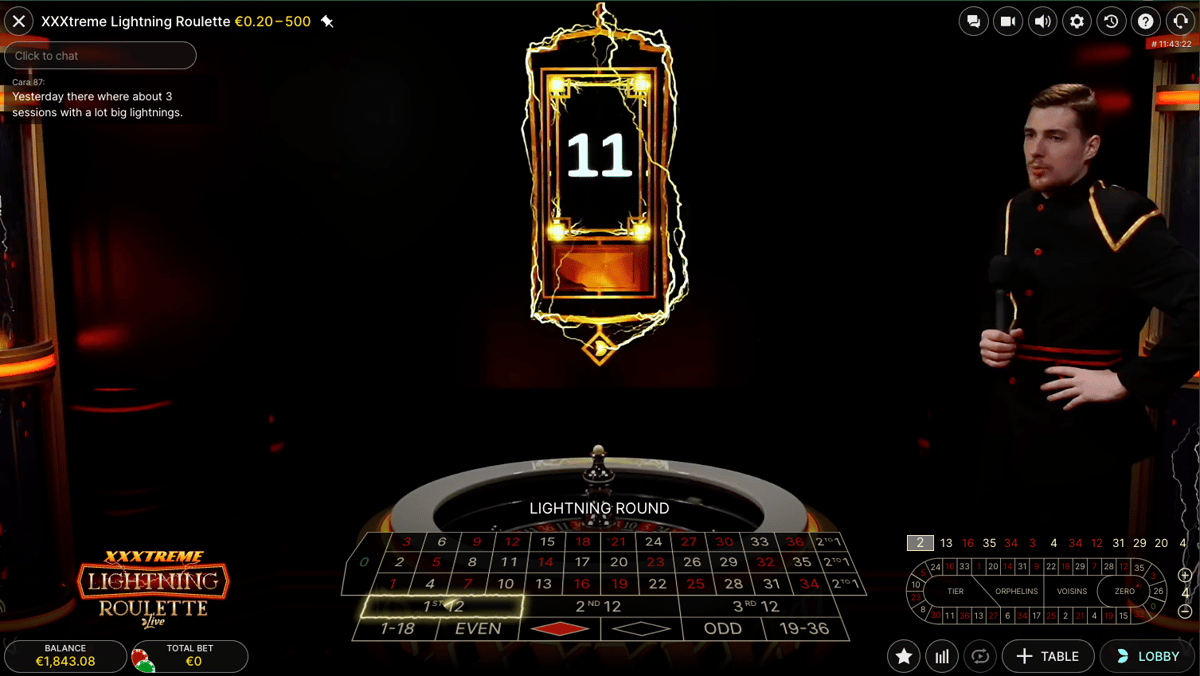
Task: Increase neighbour count with plus button
Action: tap(1185, 575)
